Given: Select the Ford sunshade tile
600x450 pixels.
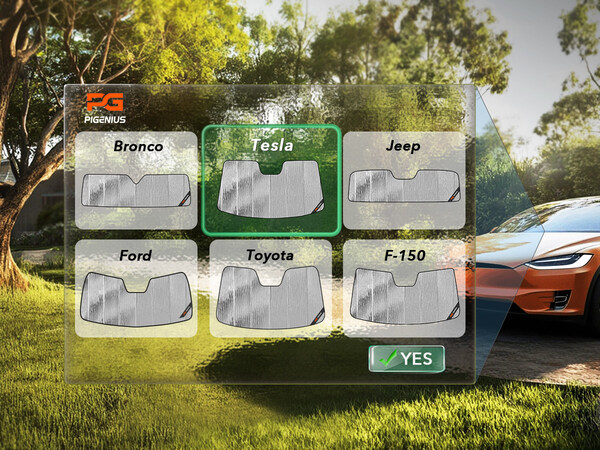Looking at the screenshot, I should tap(137, 288).
